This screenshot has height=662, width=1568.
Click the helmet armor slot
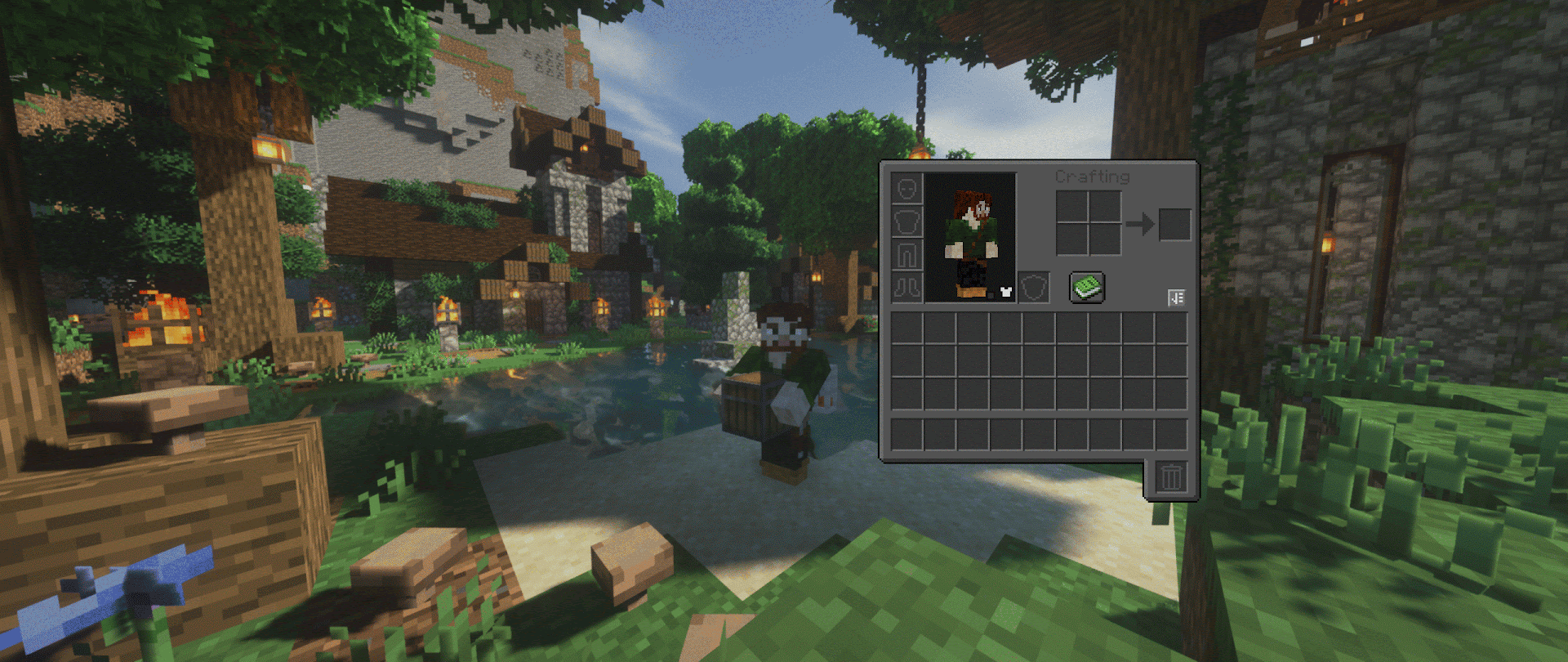pos(906,187)
